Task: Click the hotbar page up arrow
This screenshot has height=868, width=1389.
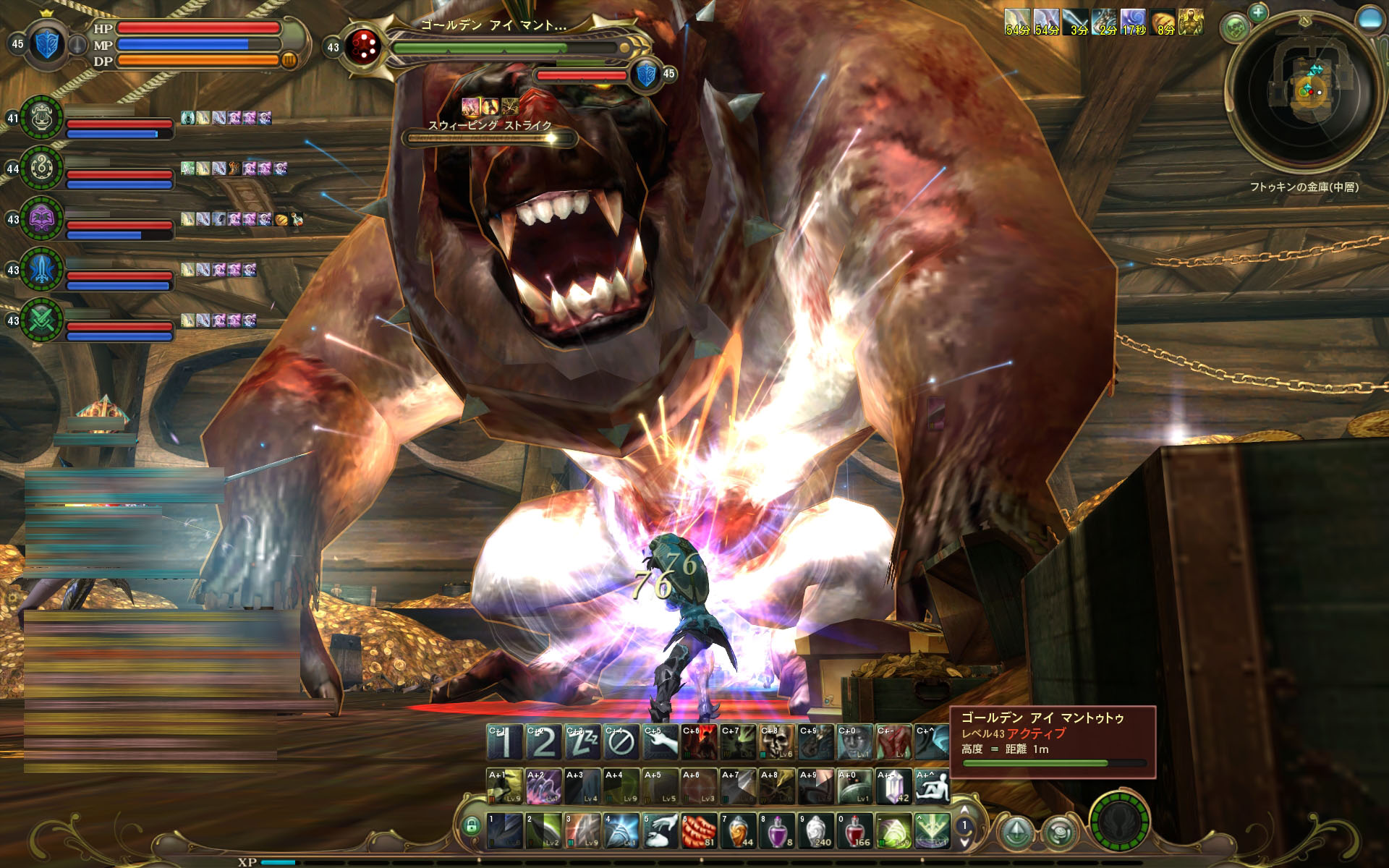Action: [x=964, y=811]
